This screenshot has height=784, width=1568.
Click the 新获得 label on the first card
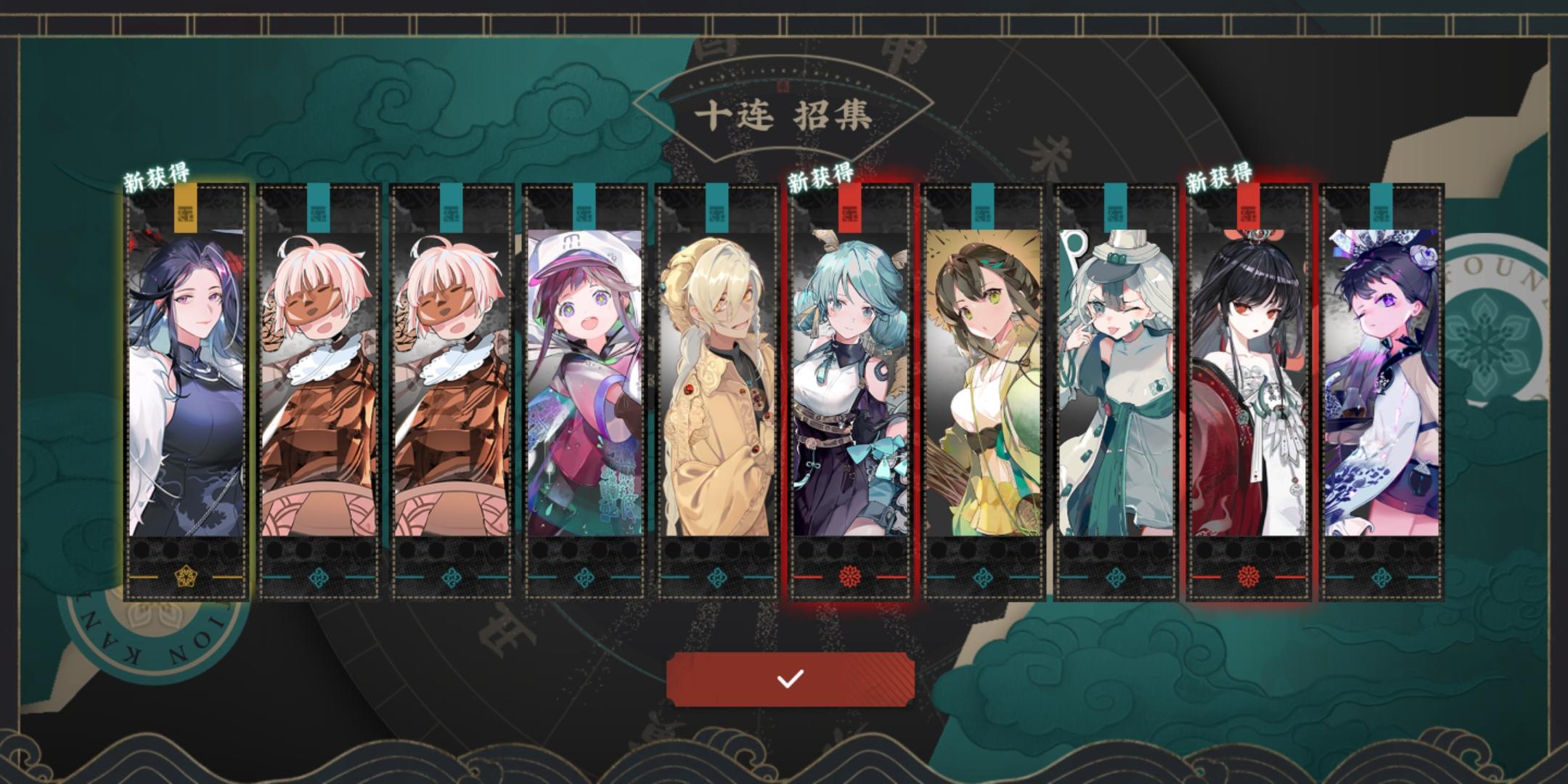pos(157,174)
